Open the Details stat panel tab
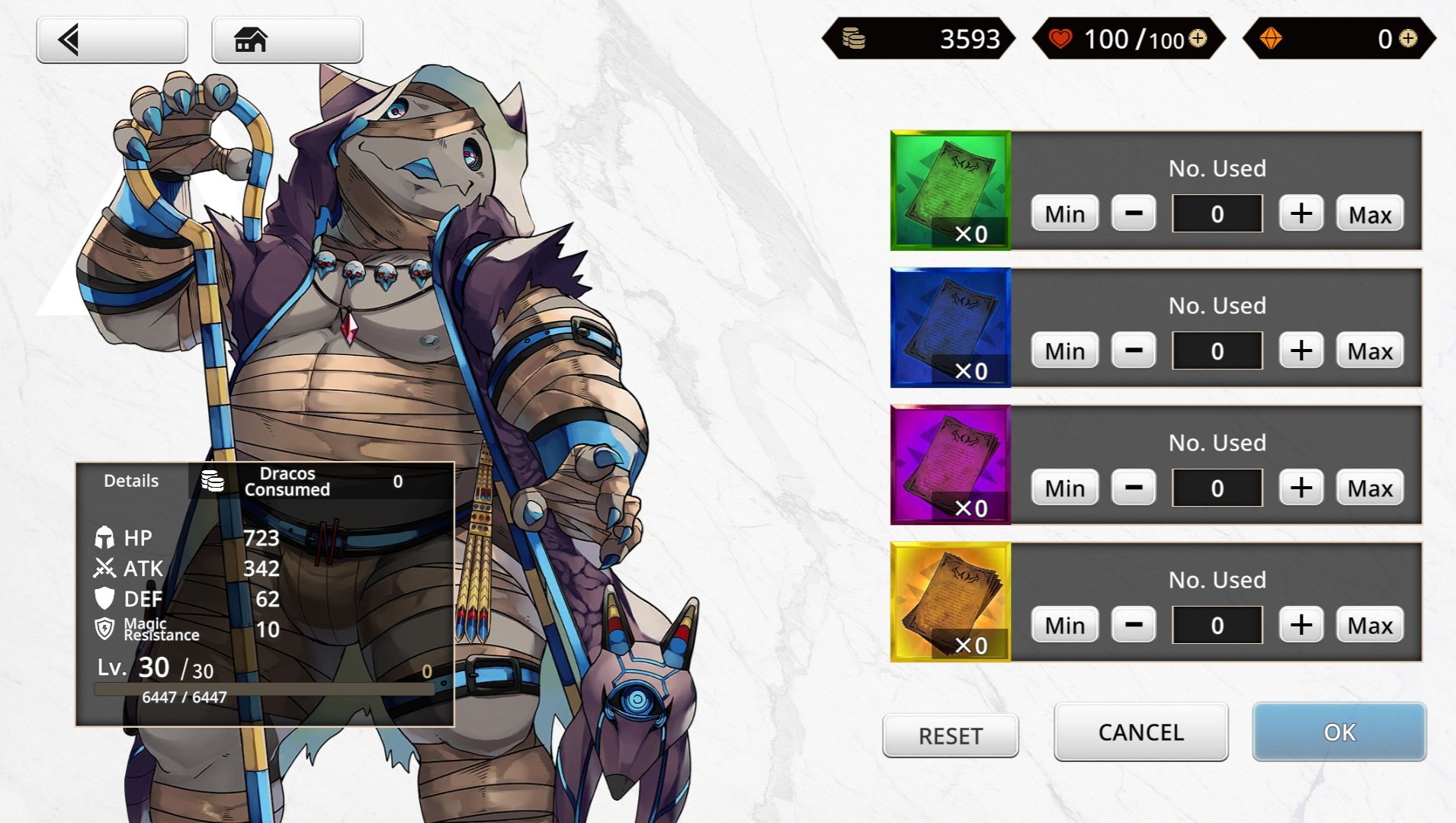The height and width of the screenshot is (823, 1456). tap(131, 481)
